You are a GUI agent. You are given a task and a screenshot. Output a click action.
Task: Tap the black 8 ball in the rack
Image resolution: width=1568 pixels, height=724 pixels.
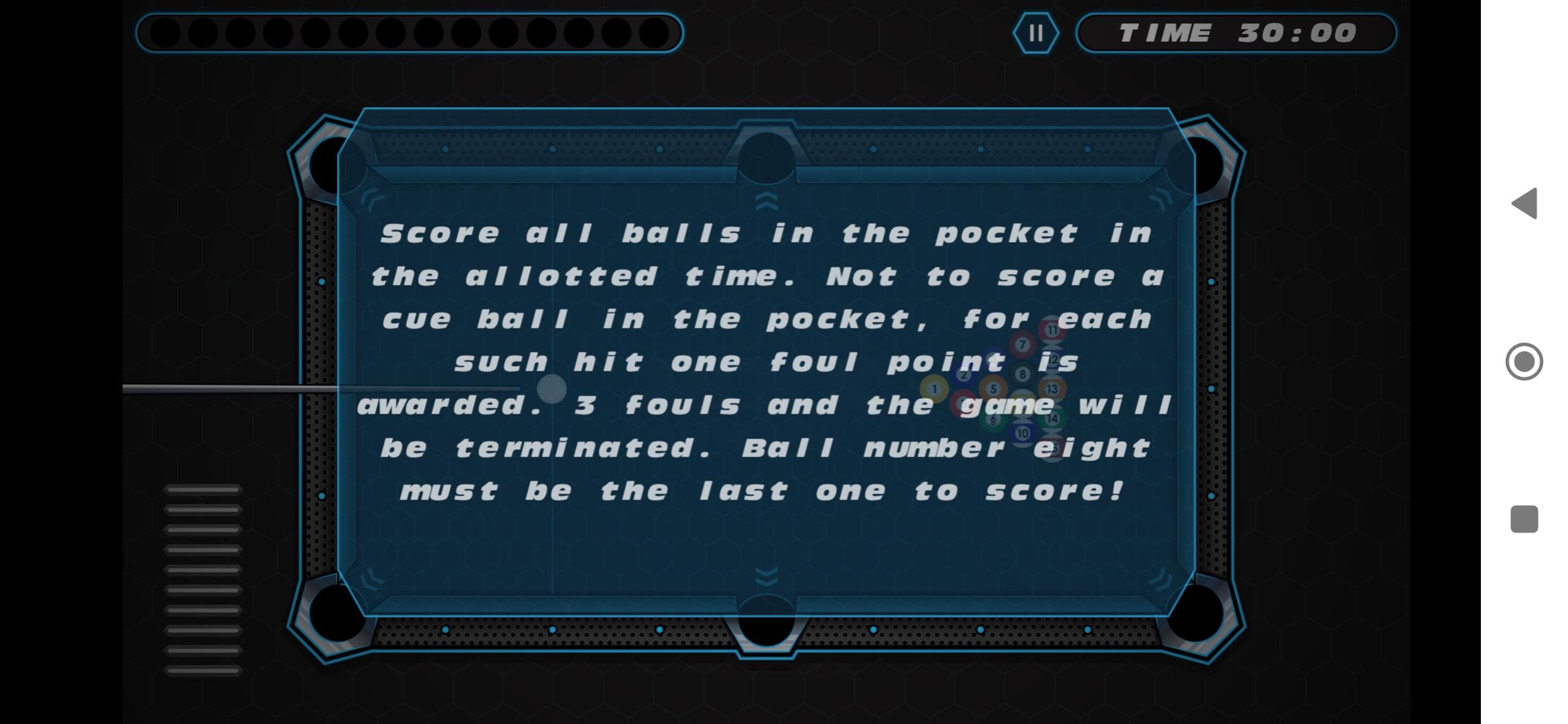coord(1023,374)
